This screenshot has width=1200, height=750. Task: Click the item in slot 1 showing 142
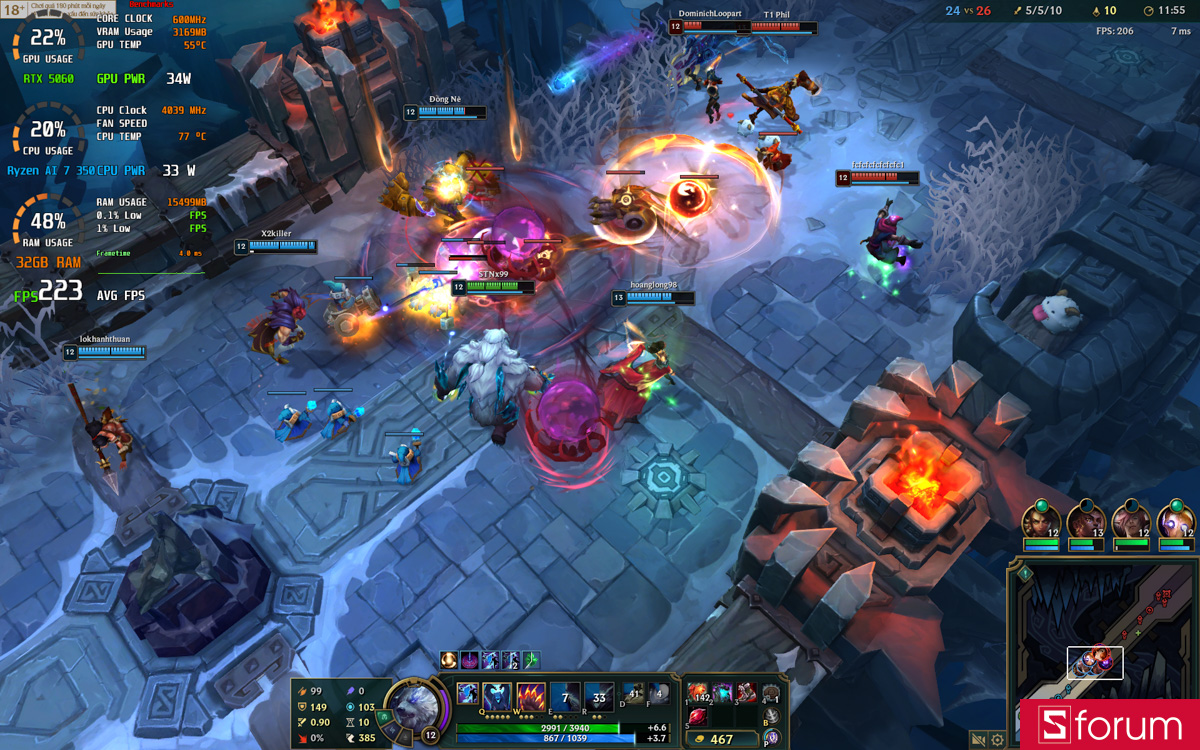[x=698, y=693]
